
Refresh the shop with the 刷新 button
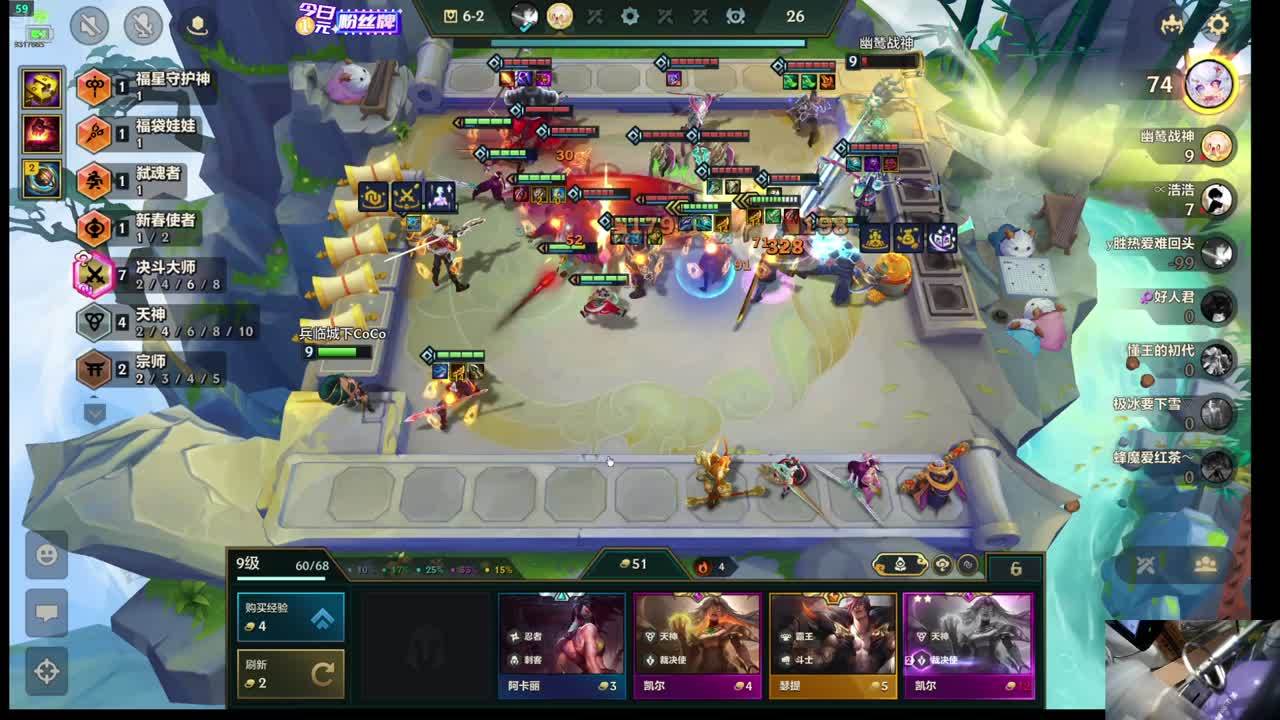(x=290, y=673)
